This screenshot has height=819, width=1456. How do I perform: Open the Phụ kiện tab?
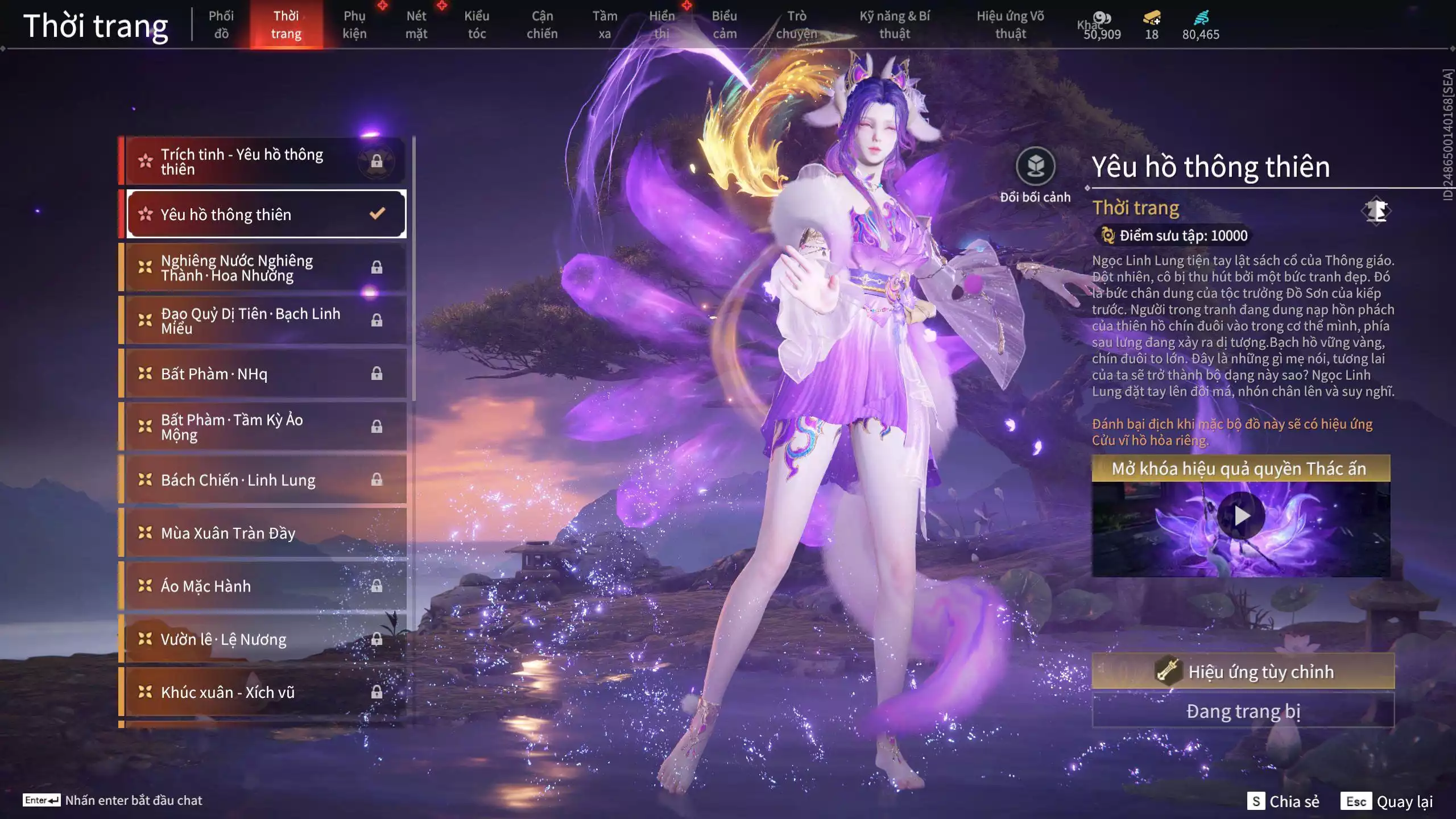tap(354, 25)
